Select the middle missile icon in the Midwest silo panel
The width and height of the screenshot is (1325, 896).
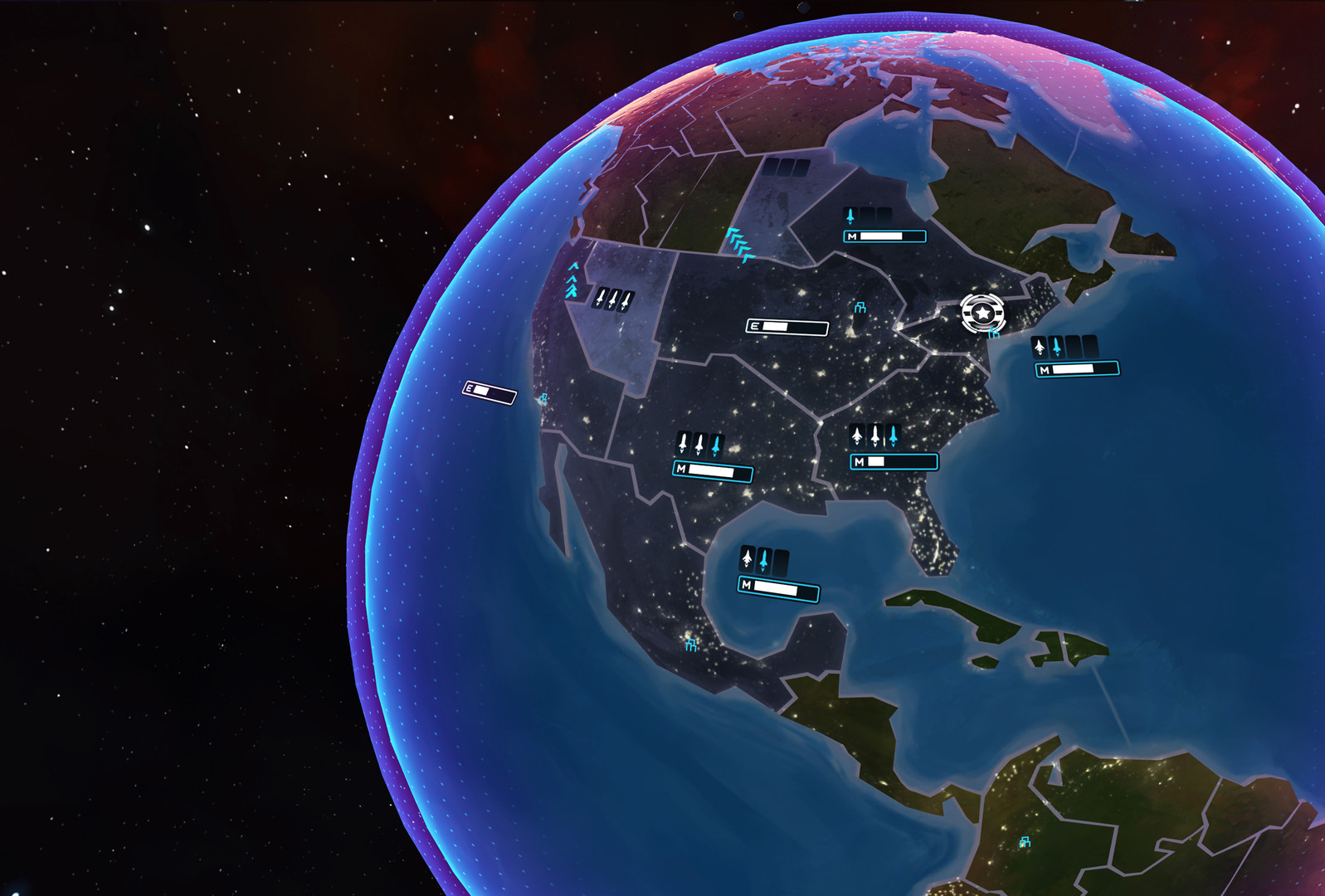pyautogui.click(x=699, y=445)
